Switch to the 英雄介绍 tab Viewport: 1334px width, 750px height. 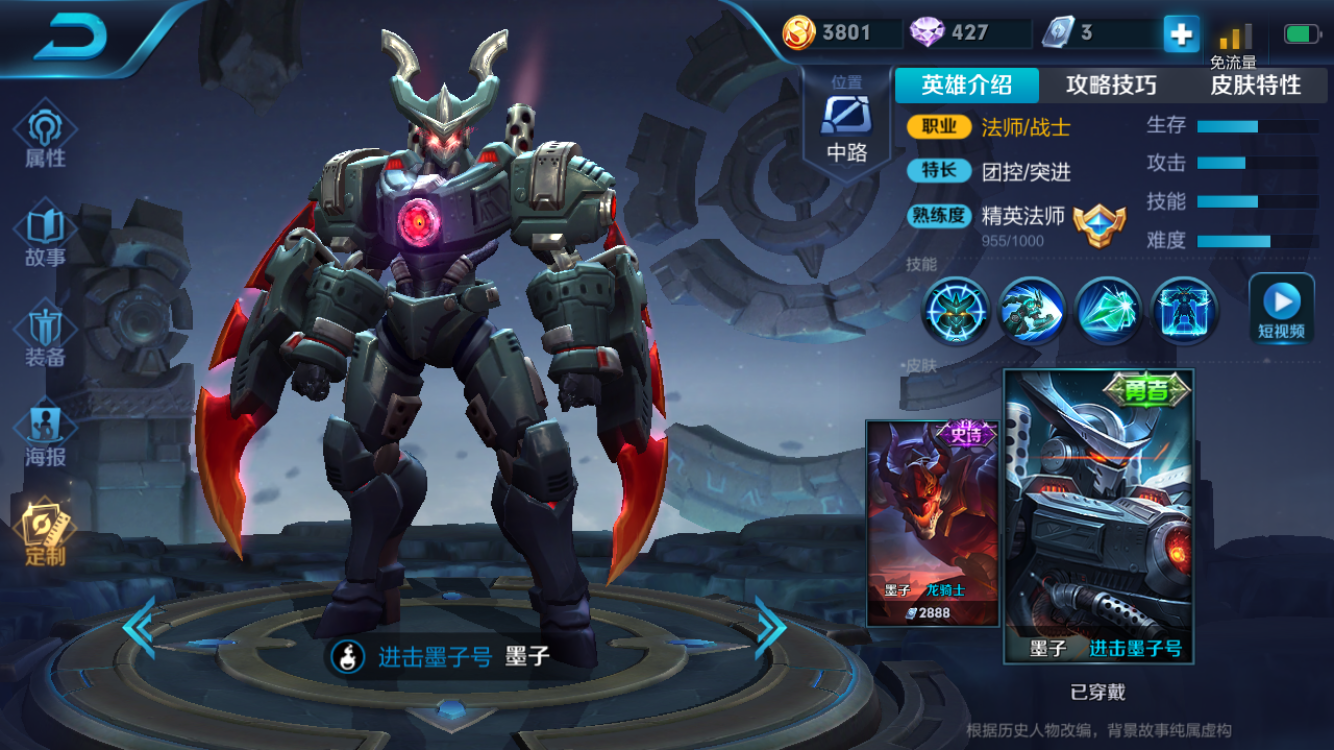[966, 85]
